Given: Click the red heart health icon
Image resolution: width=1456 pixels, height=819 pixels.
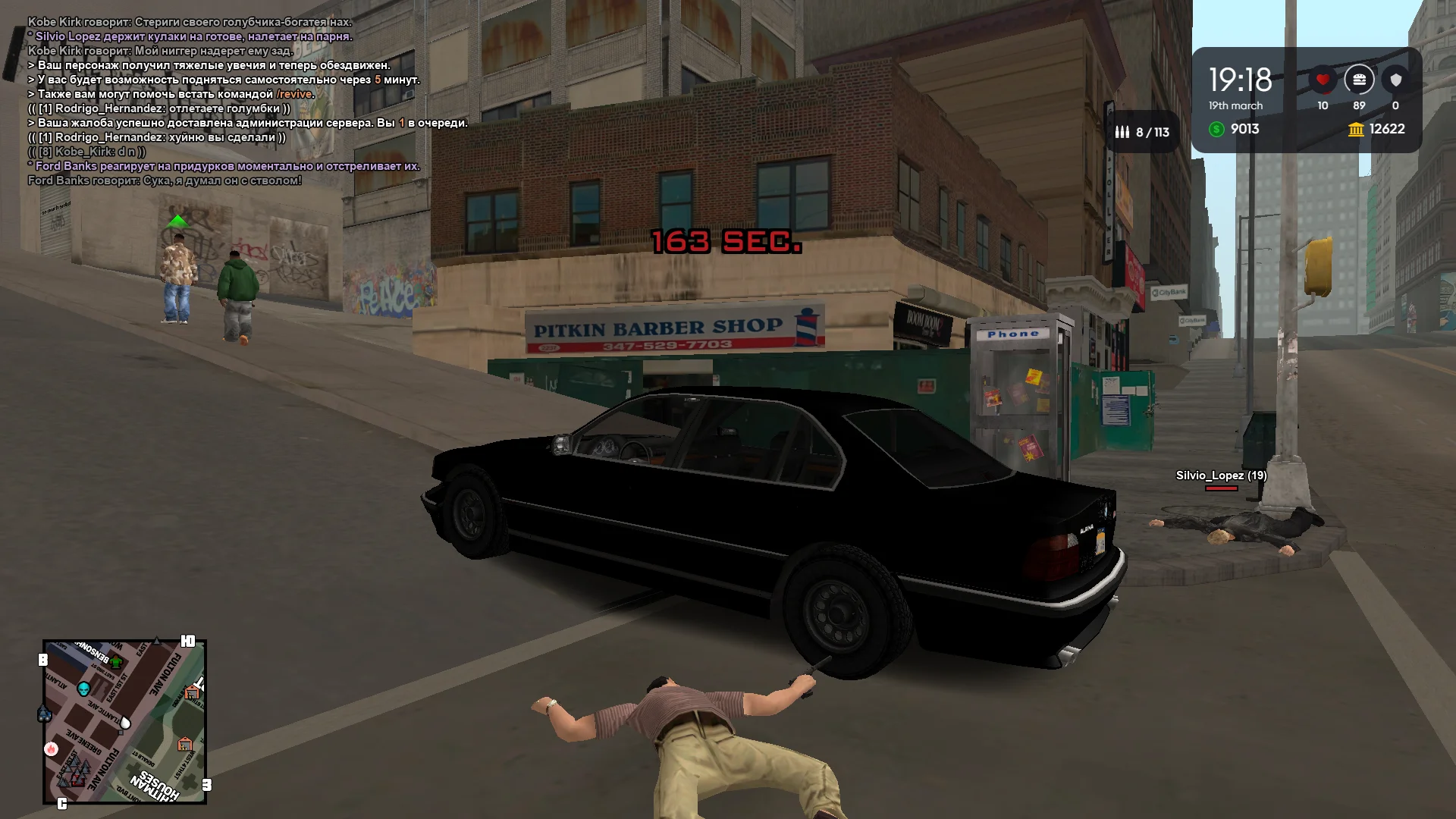Looking at the screenshot, I should click(x=1323, y=80).
